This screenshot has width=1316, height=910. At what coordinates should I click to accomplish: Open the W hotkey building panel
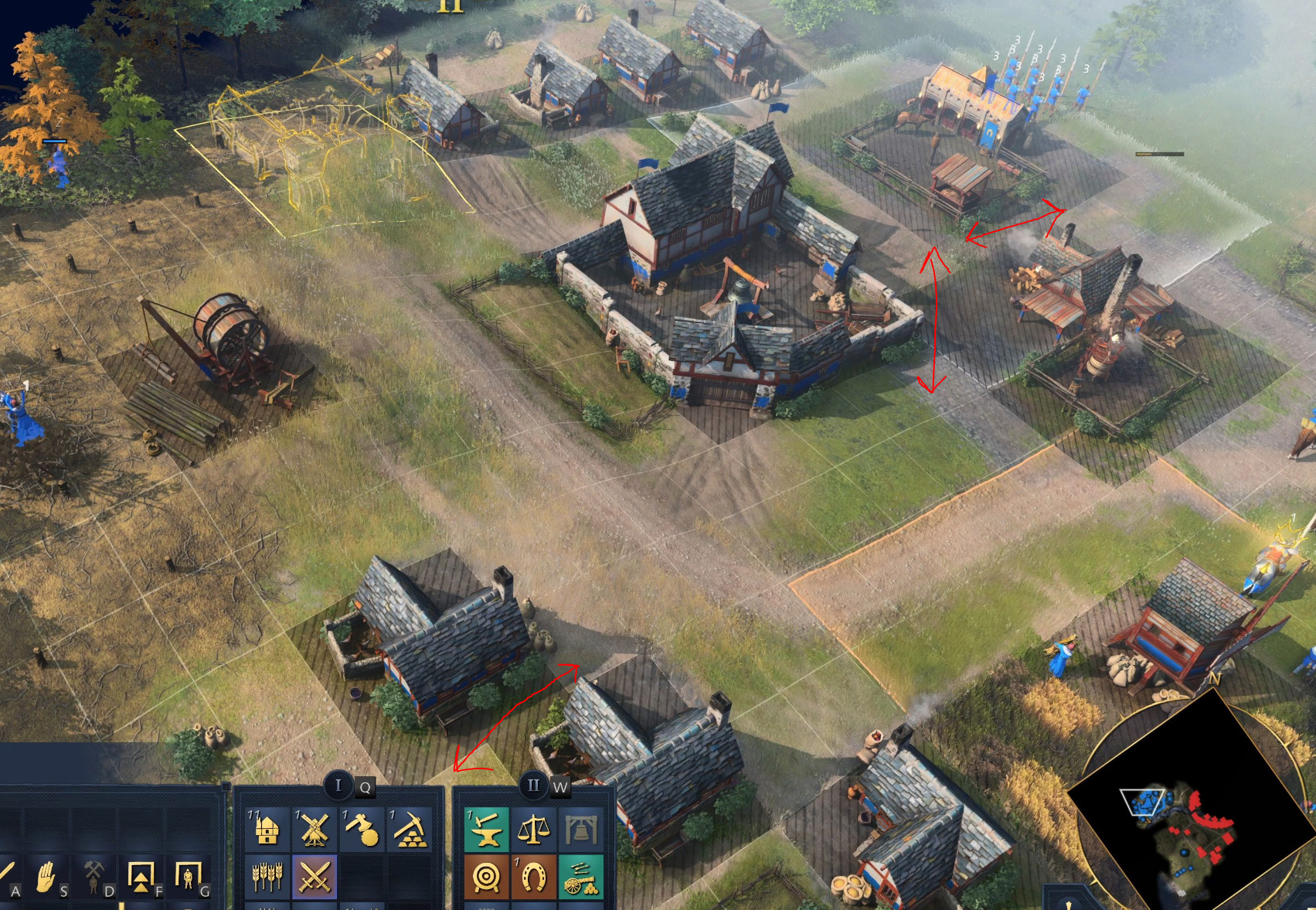561,788
